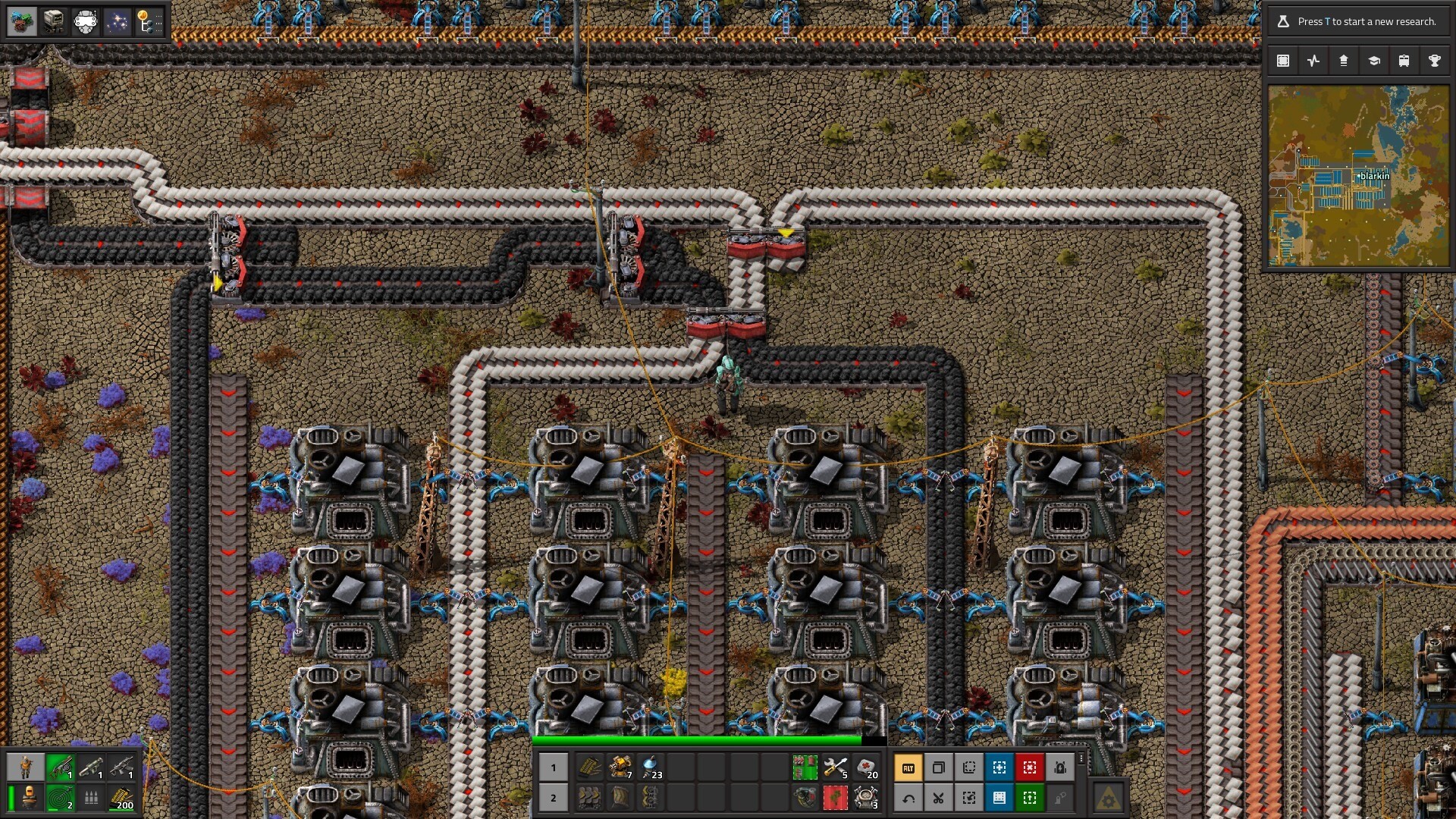This screenshot has width=1456, height=819.
Task: Select the red deconstruction planner tool
Action: pyautogui.click(x=1030, y=768)
